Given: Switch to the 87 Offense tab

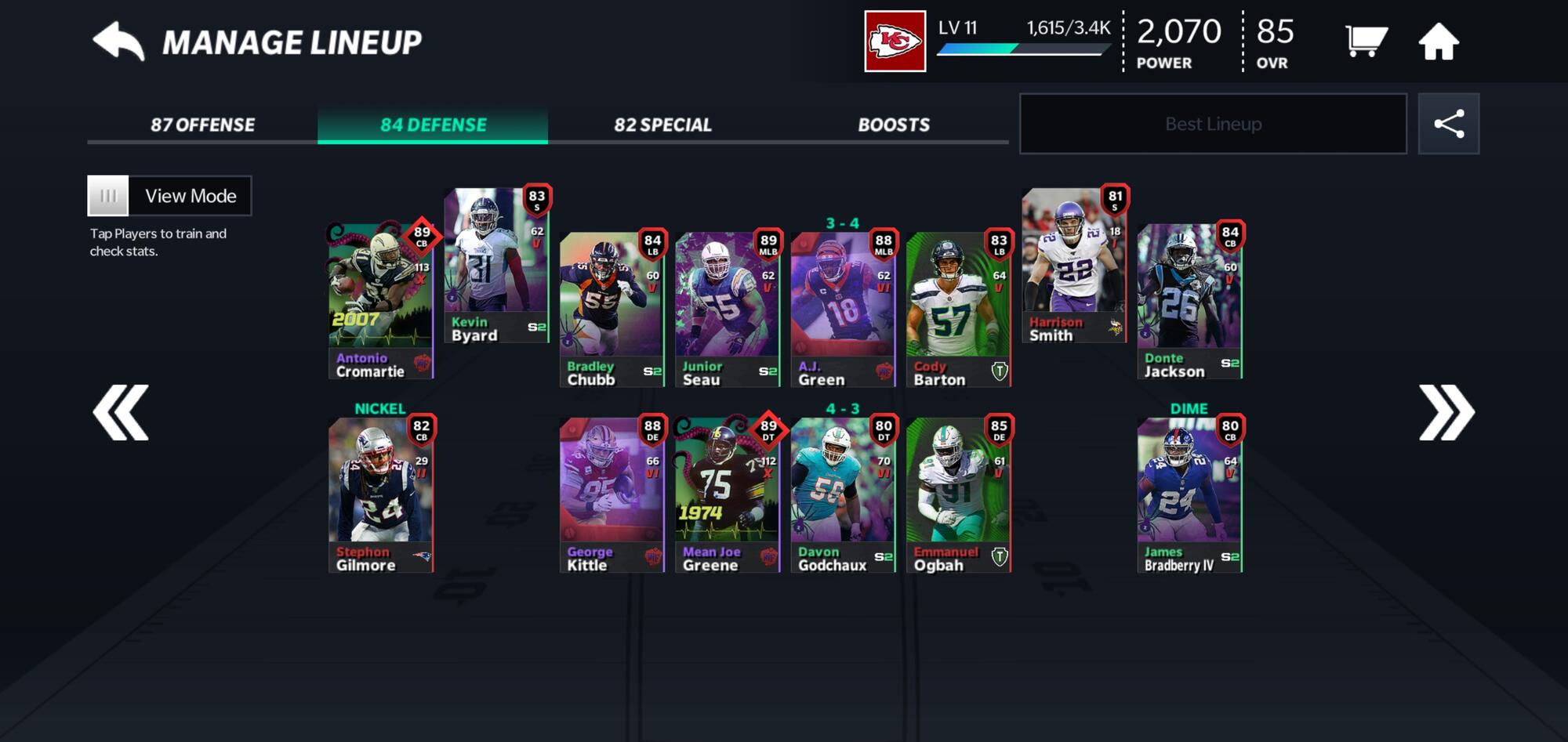Looking at the screenshot, I should pyautogui.click(x=202, y=125).
